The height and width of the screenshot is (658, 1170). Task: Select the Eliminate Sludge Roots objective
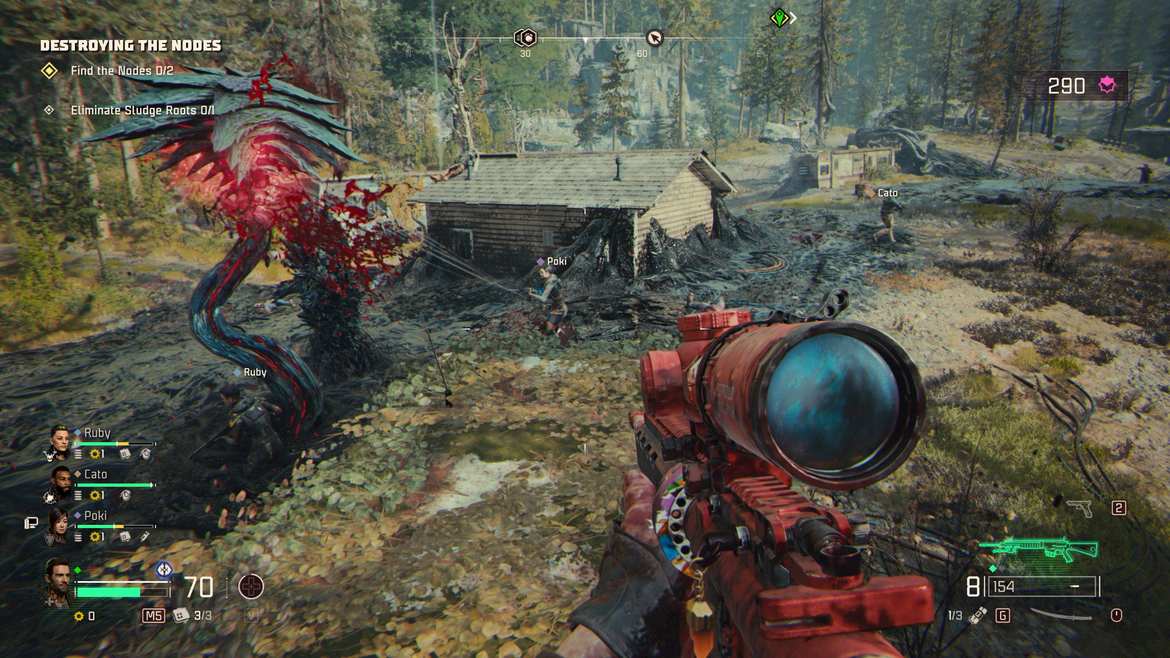(x=128, y=110)
